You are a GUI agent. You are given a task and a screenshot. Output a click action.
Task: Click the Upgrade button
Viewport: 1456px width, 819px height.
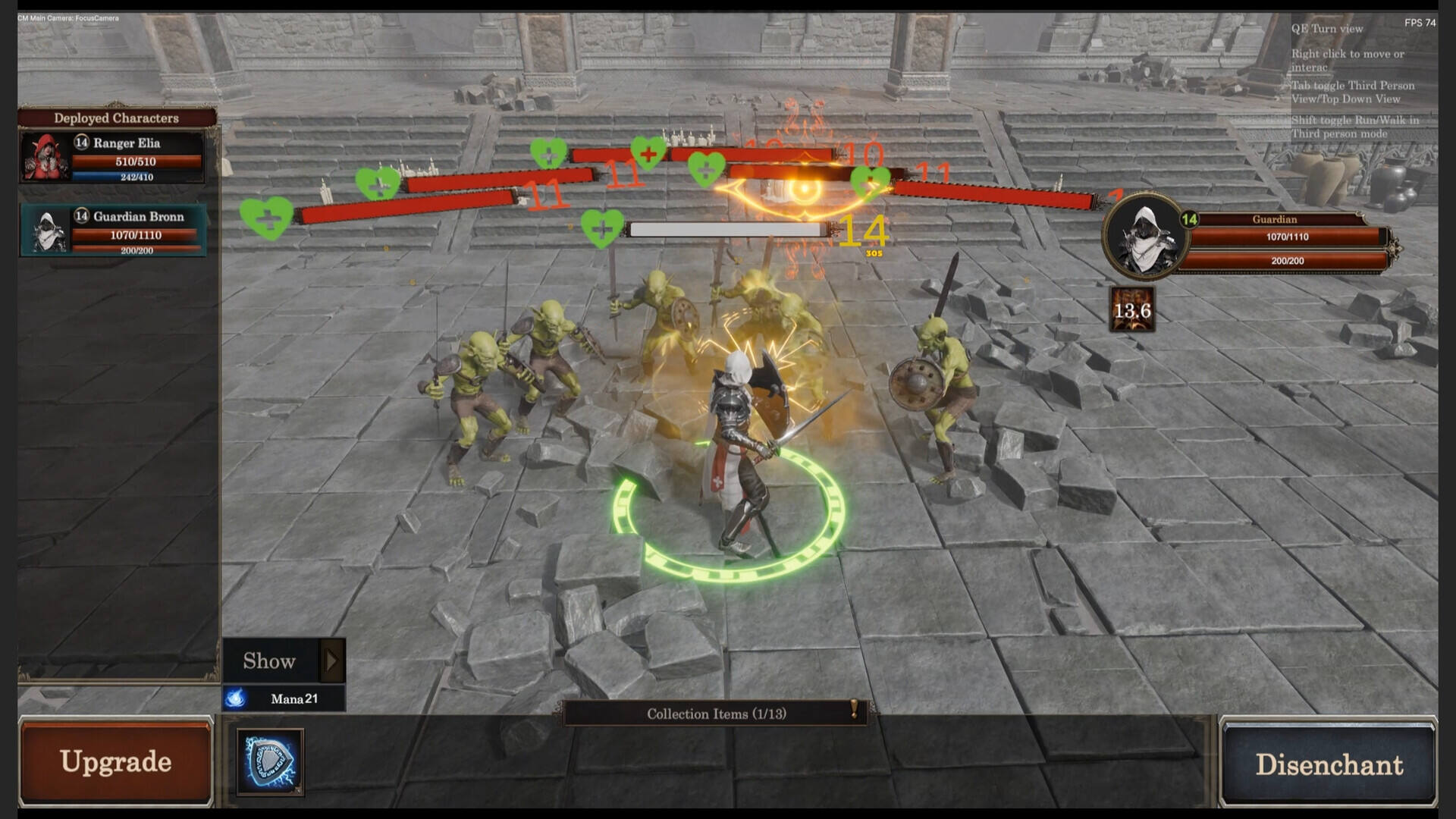click(x=115, y=761)
